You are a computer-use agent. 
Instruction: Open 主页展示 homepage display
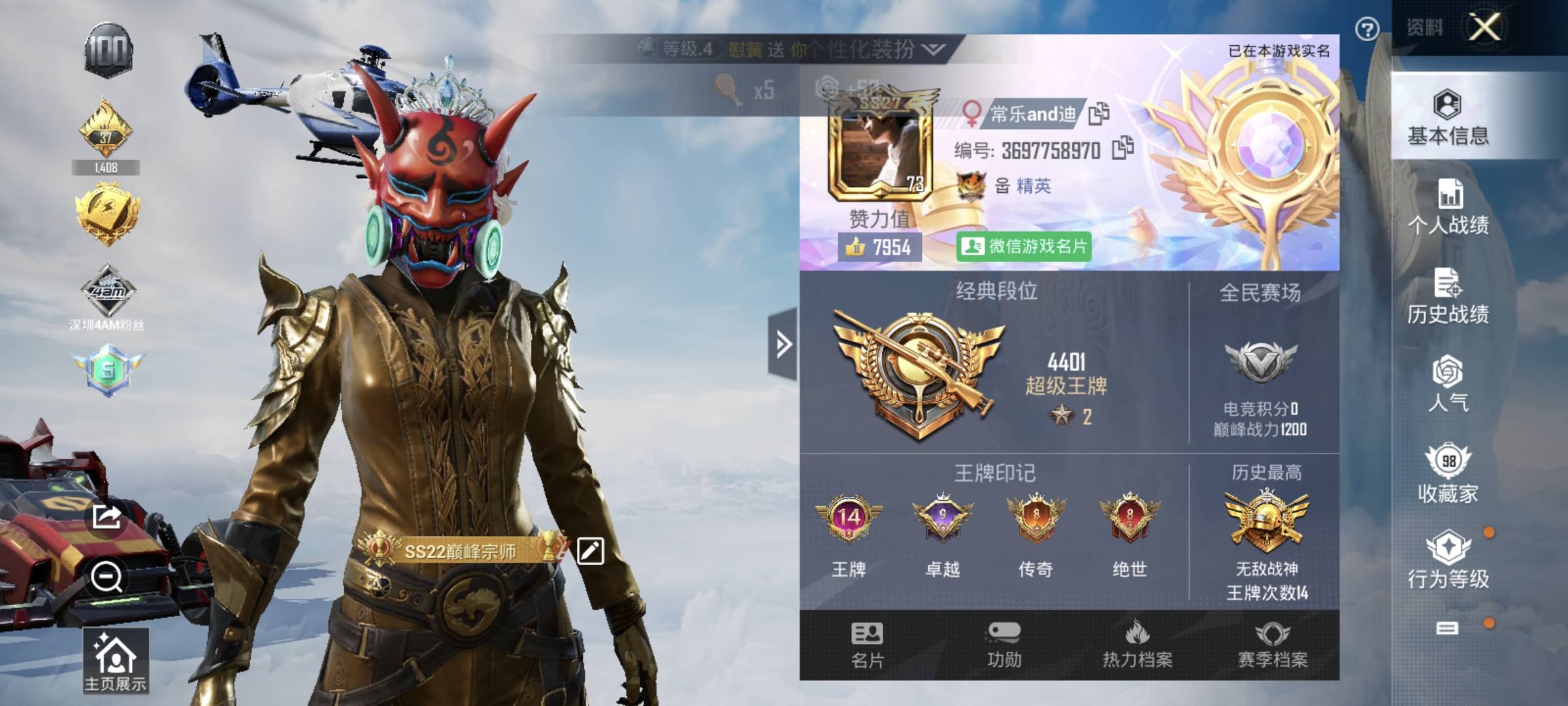coord(115,662)
